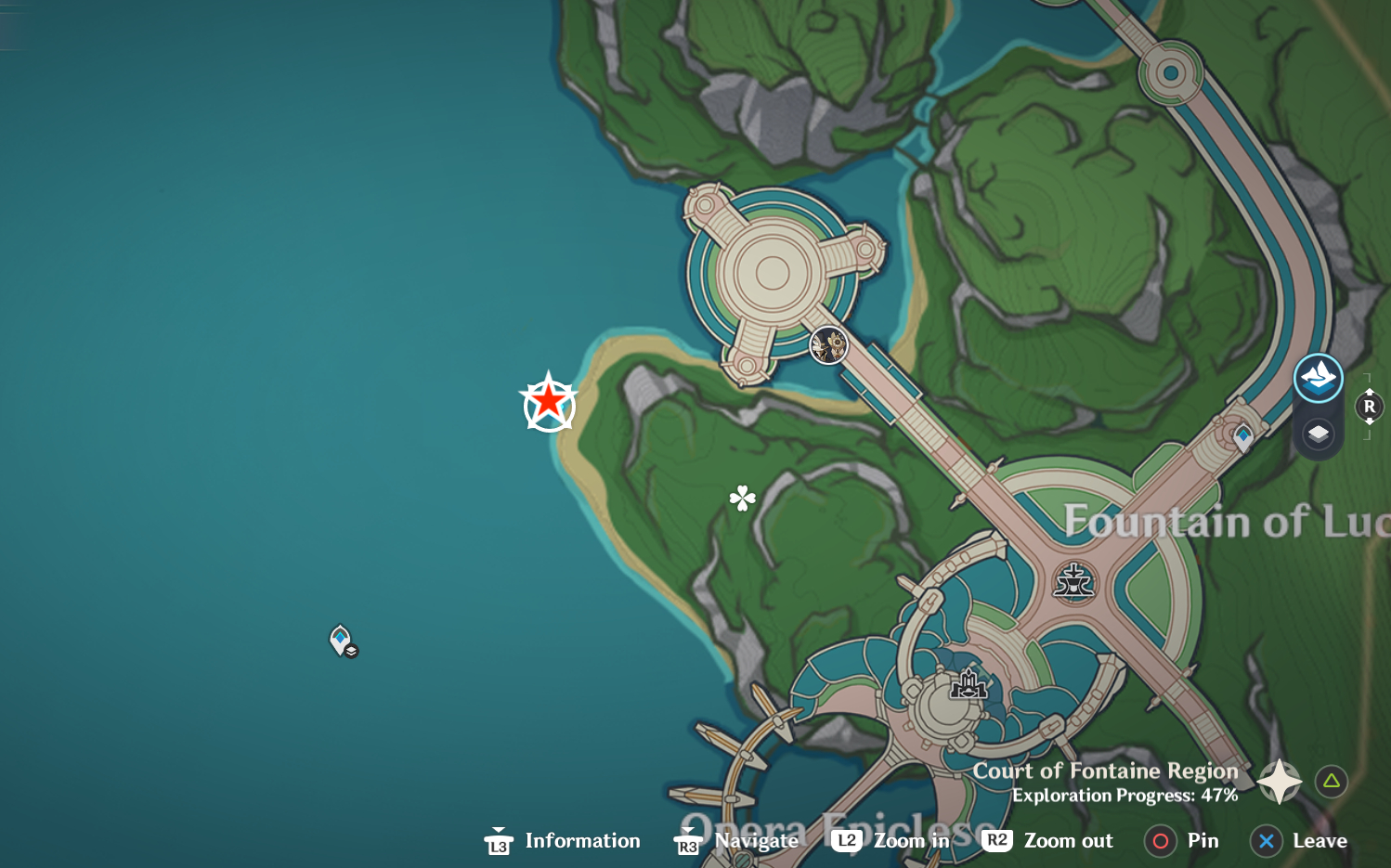This screenshot has width=1391, height=868.
Task: Activate Zoom in with the L2 button
Action: (846, 840)
